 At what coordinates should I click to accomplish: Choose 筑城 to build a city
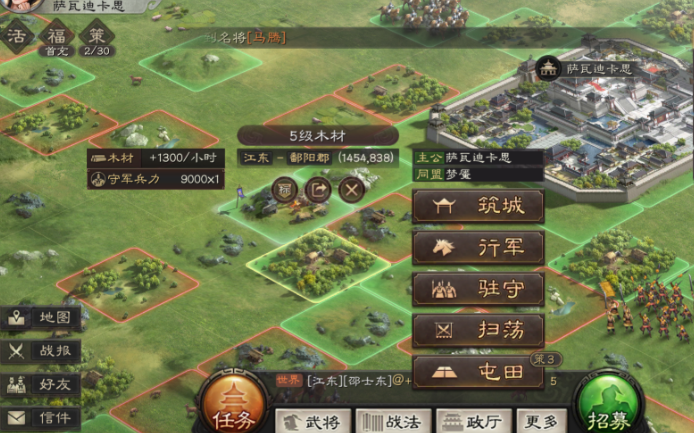[x=478, y=207]
